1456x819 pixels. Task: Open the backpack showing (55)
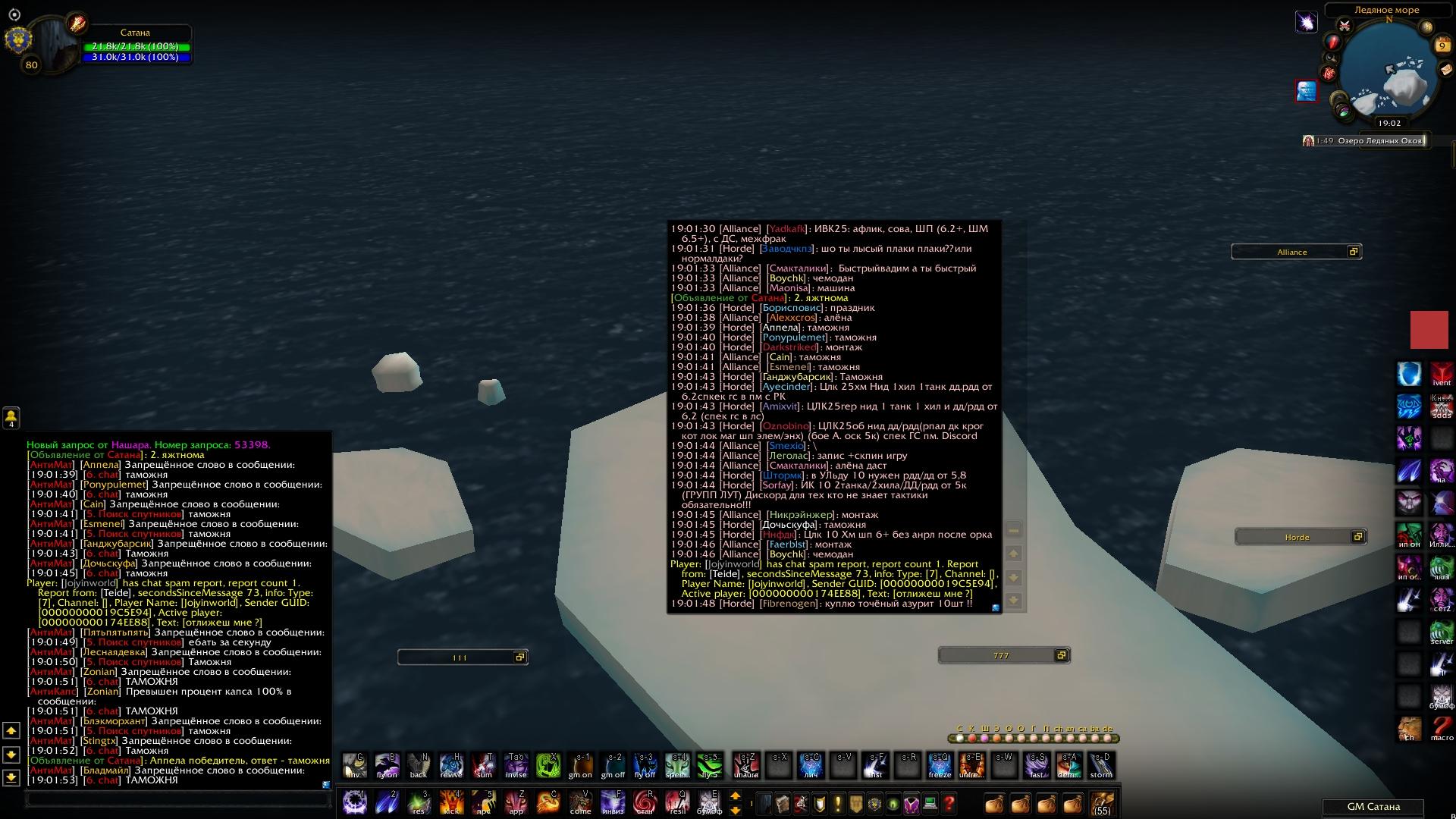point(1102,803)
